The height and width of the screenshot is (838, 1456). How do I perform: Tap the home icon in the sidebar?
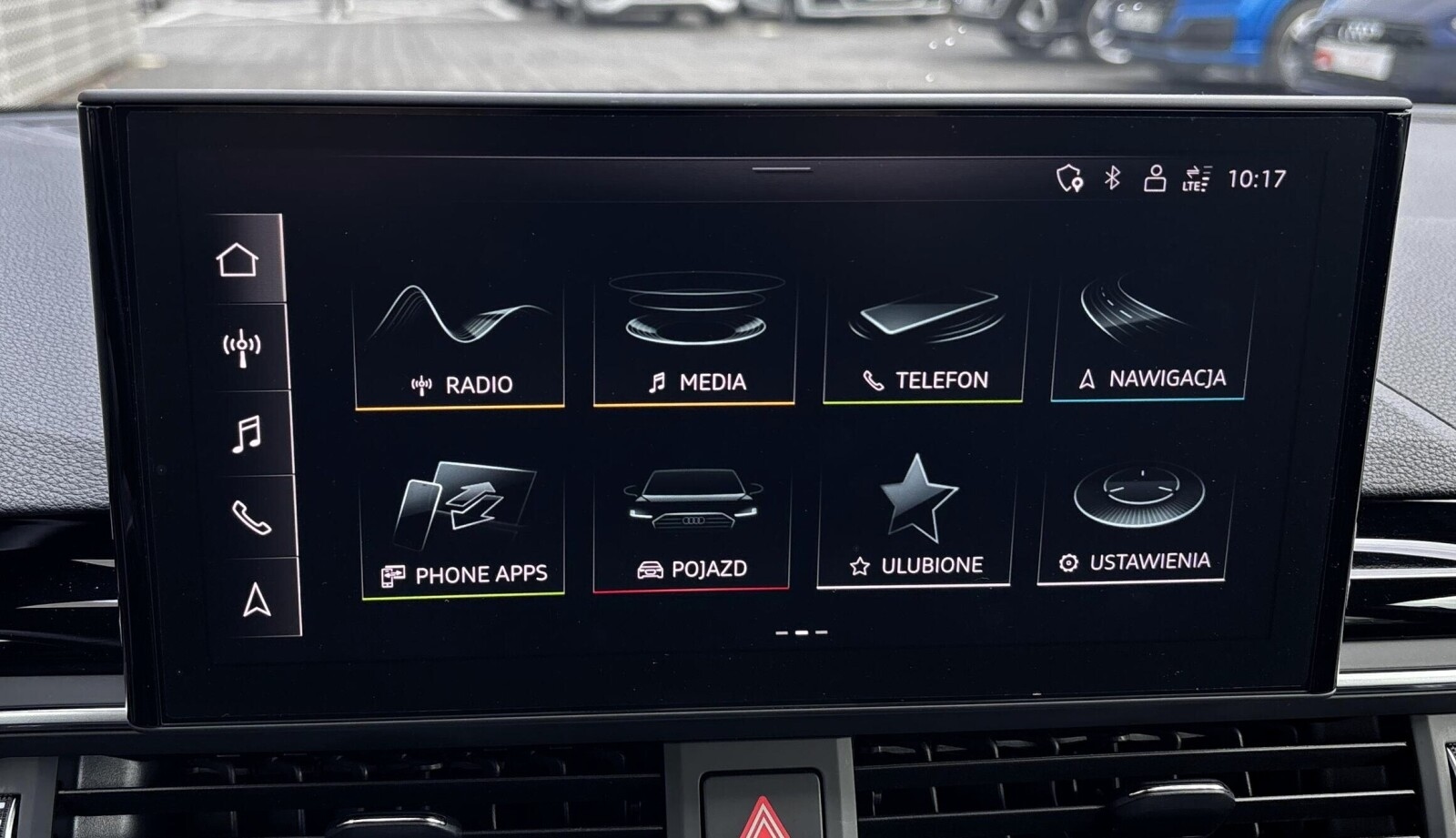[x=238, y=260]
